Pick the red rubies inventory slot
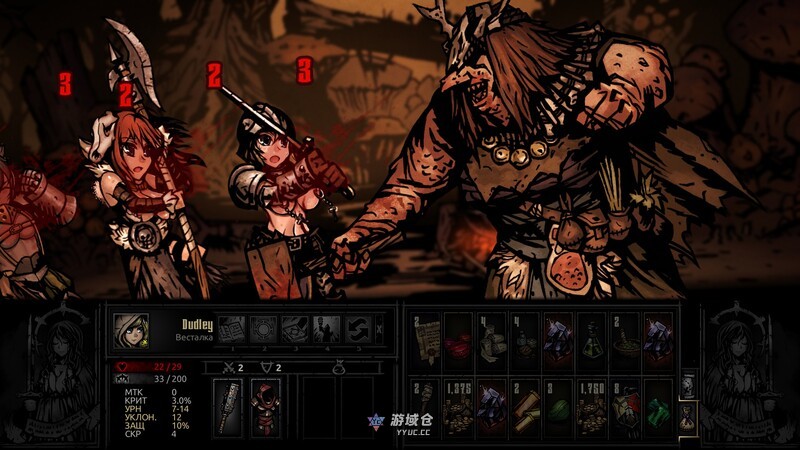Viewport: 800px width, 450px height. tap(458, 339)
